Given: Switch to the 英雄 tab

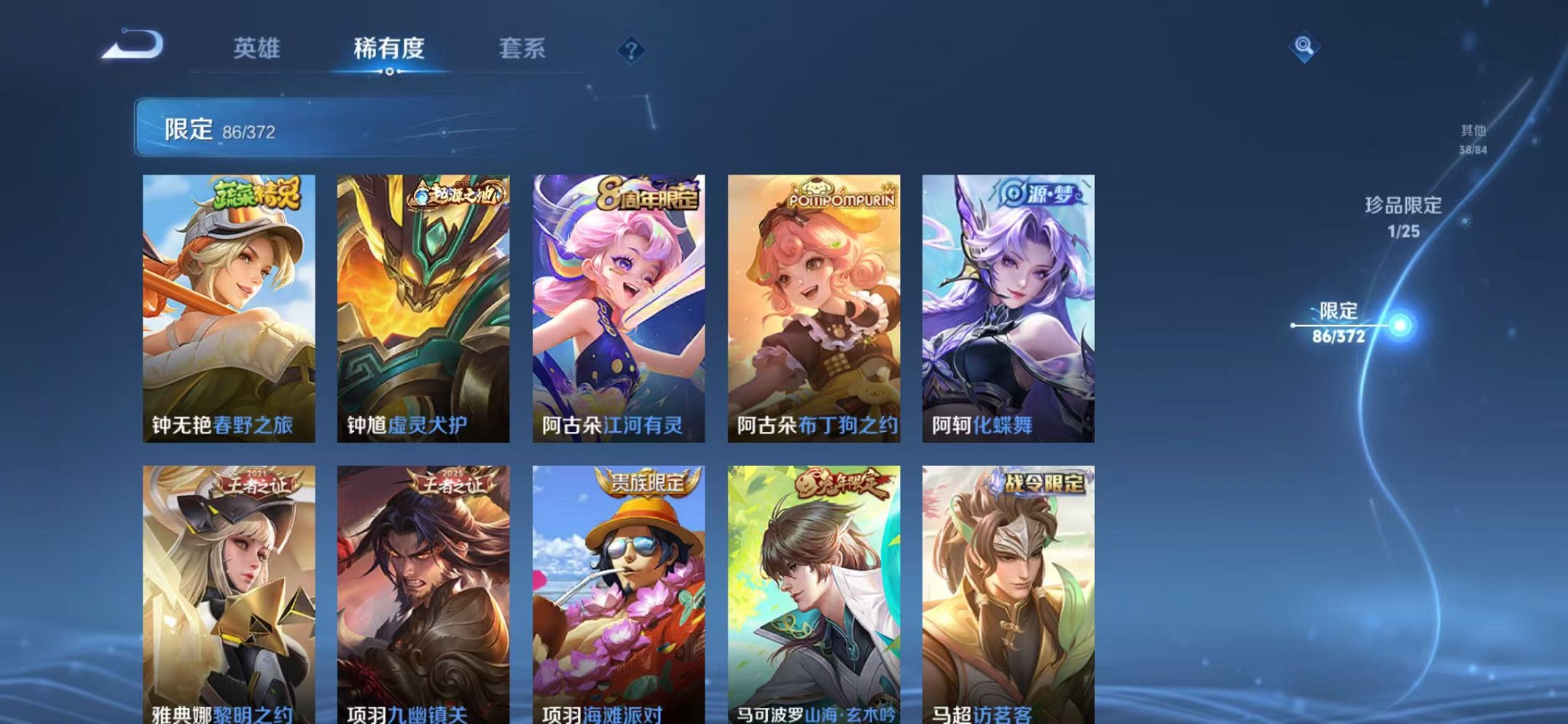Looking at the screenshot, I should click(259, 47).
